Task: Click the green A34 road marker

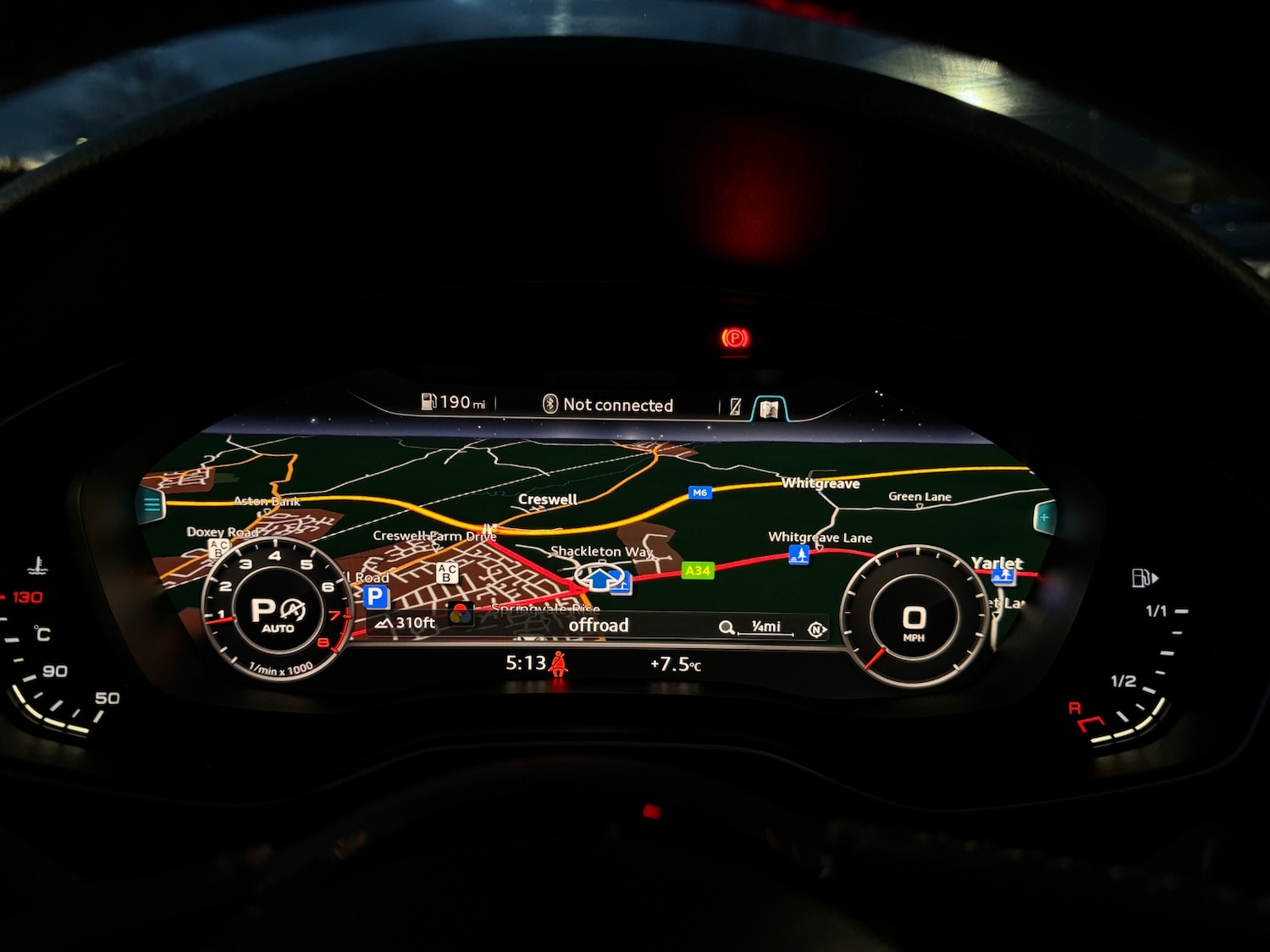Action: (x=698, y=570)
